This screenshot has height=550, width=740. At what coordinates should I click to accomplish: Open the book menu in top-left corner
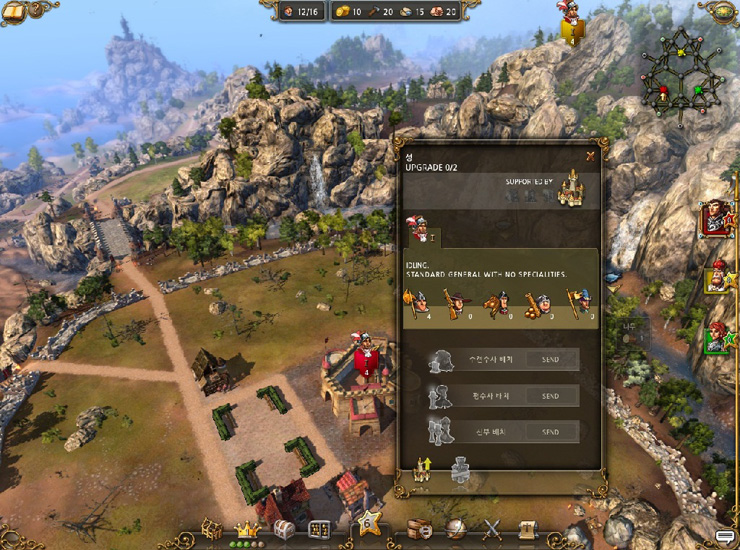14,11
